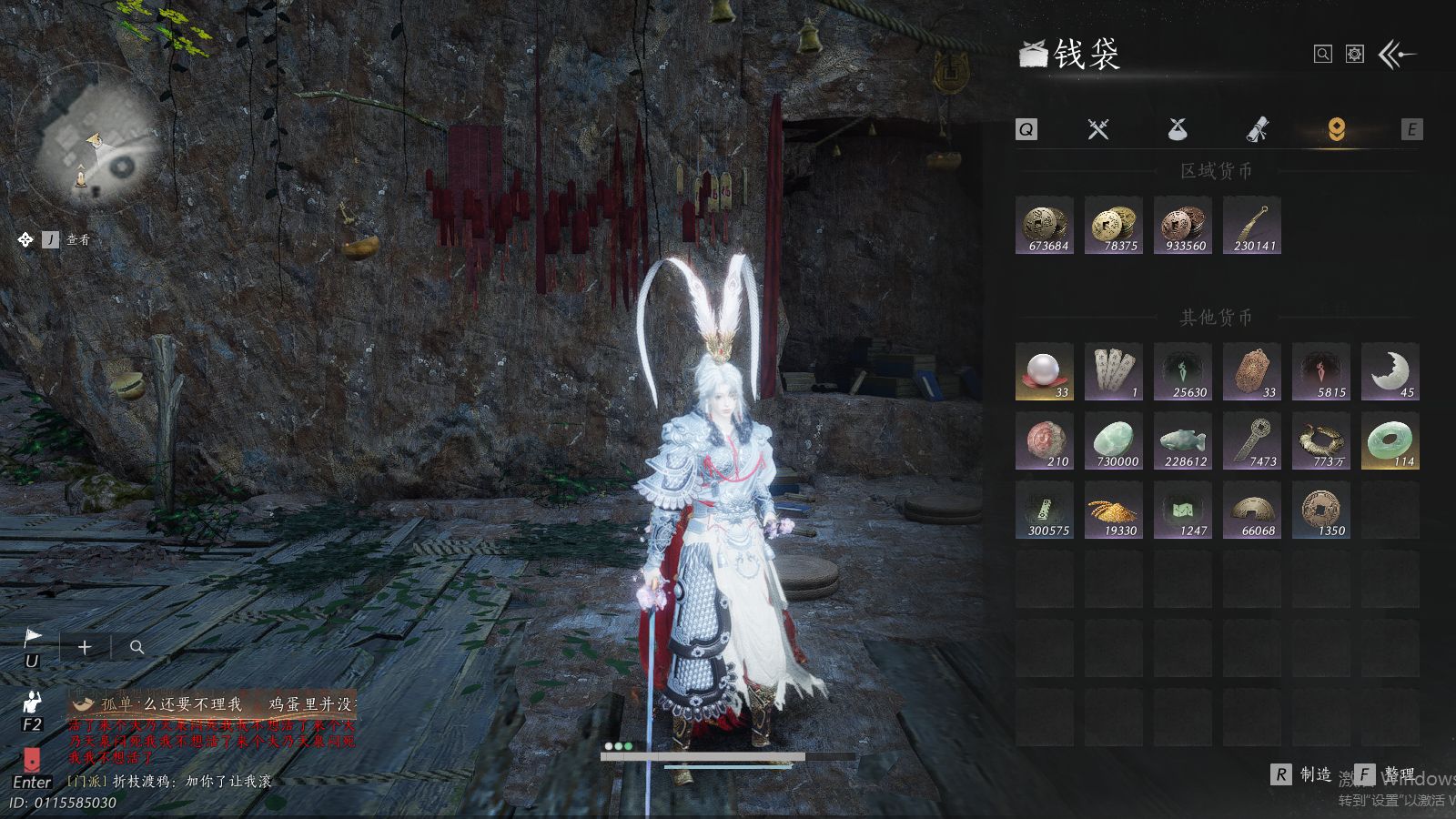Screen dimensions: 1456x819
Task: Click the 制造 craft button
Action: click(1302, 774)
